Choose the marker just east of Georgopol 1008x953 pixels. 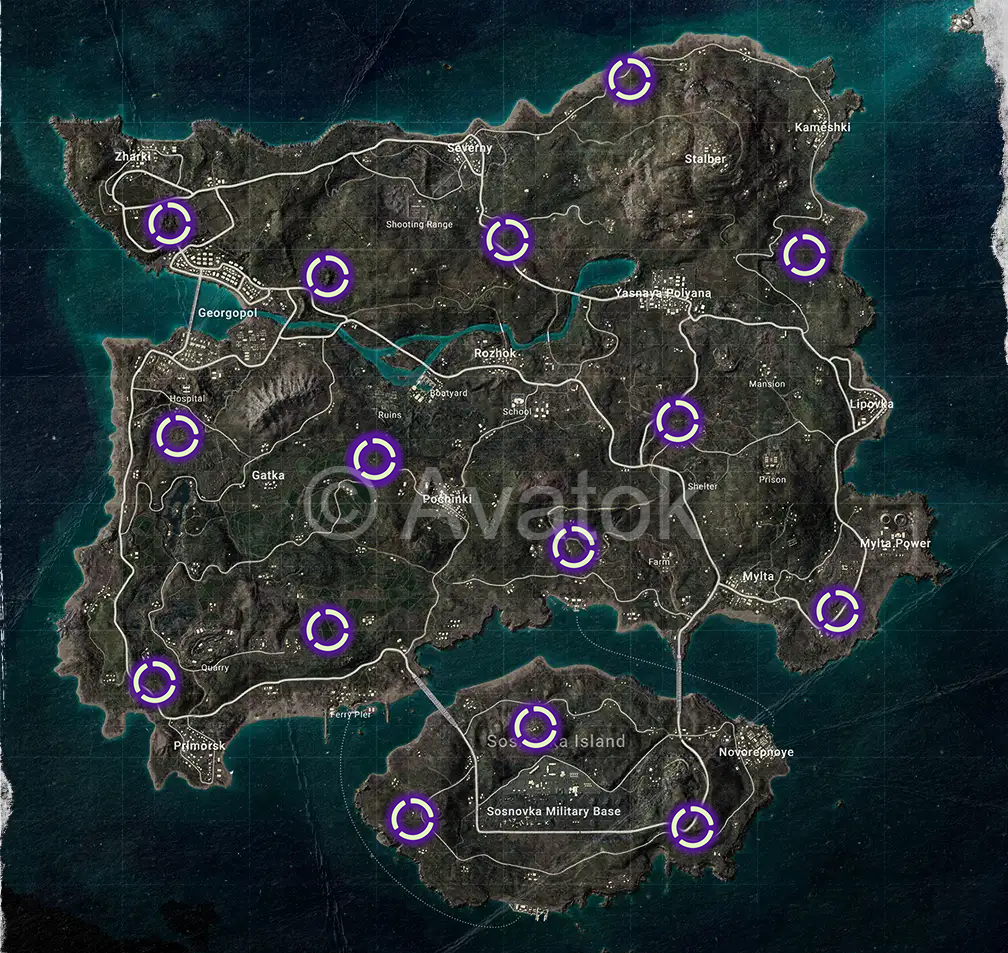point(326,276)
